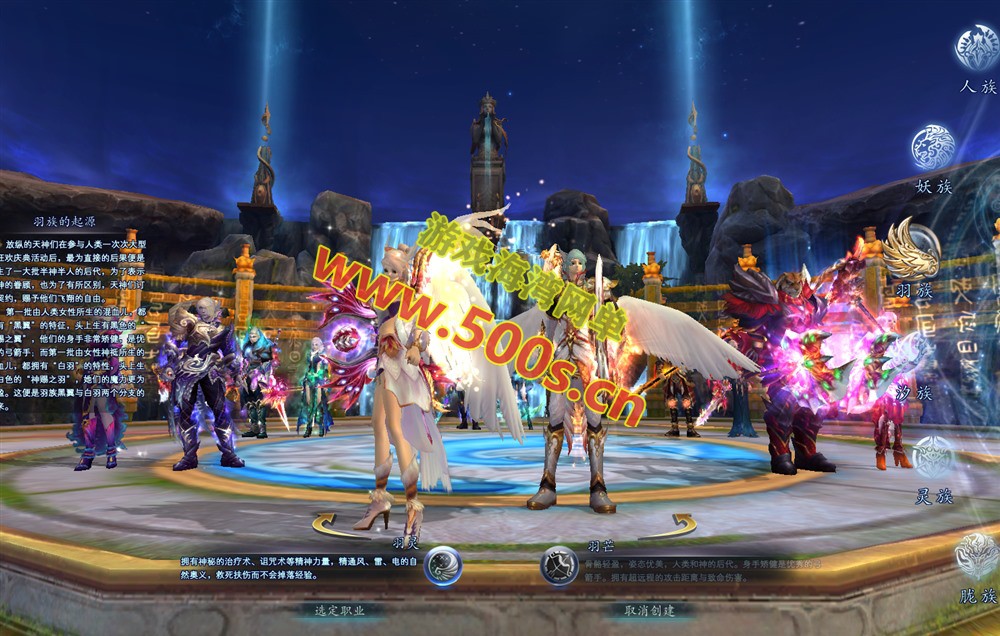Choose the 羽芒 archer class icon
1000x636 pixels.
[559, 566]
